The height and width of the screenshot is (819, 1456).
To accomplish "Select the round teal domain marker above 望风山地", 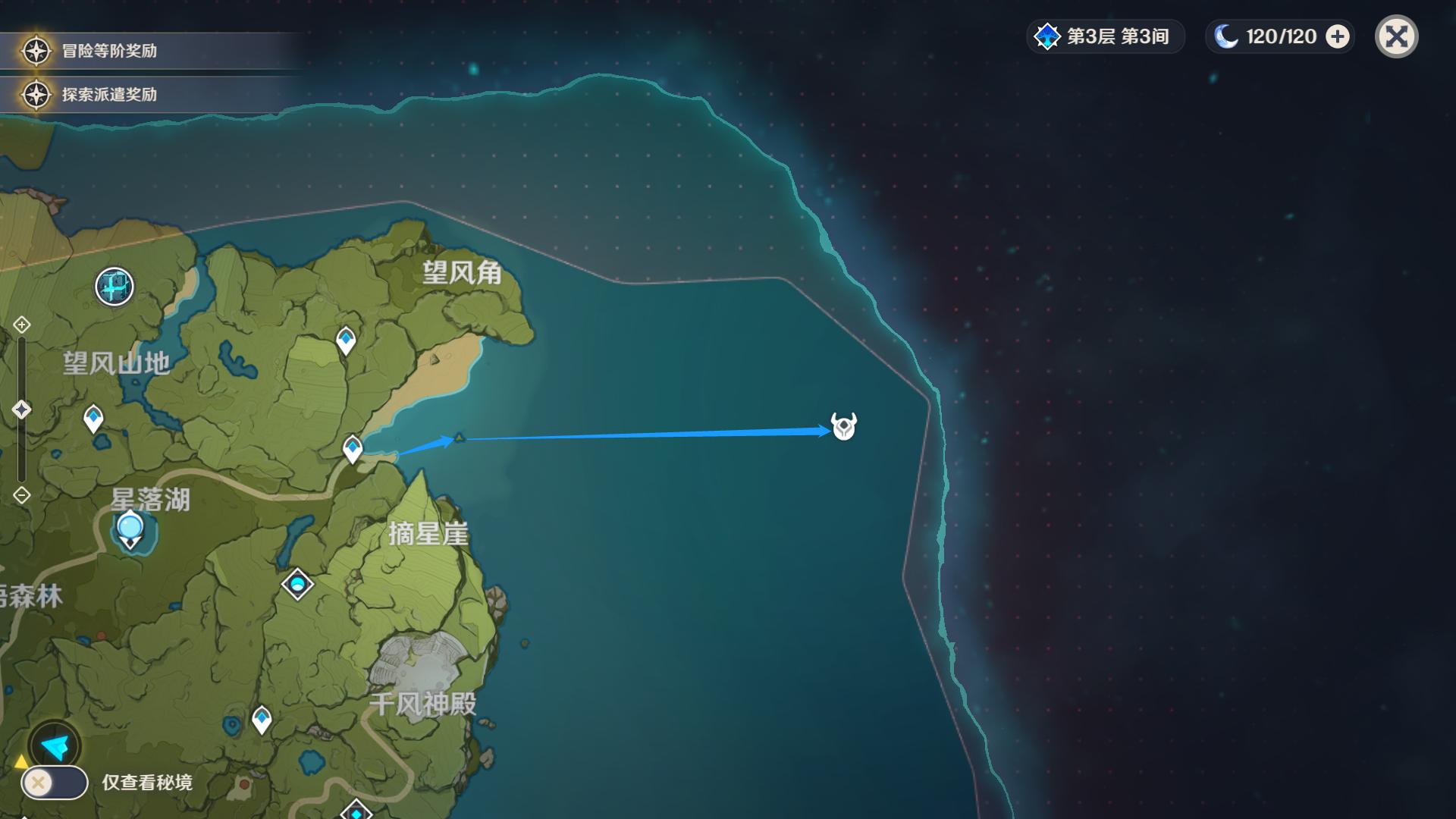I will click(x=115, y=287).
